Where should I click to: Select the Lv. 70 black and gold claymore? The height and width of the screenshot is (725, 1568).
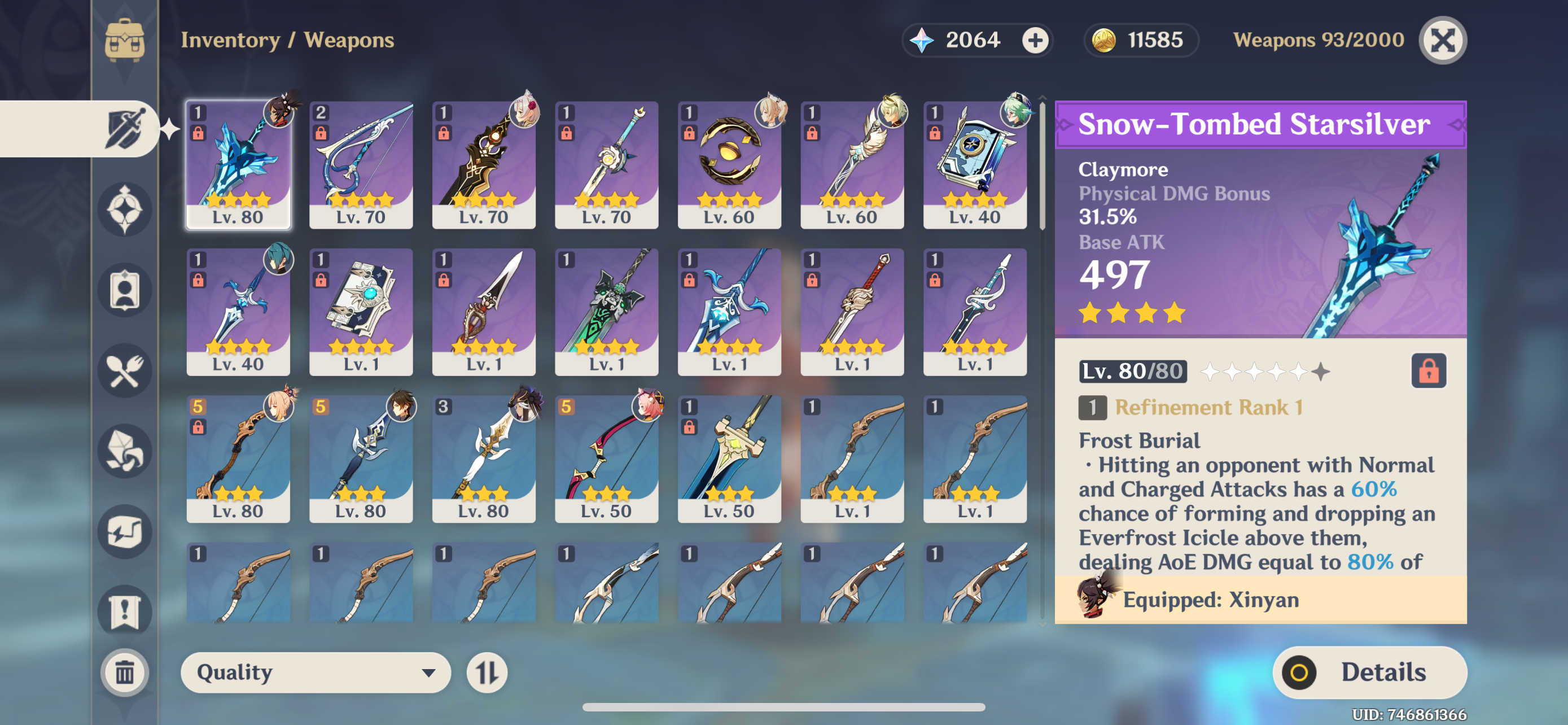pos(483,164)
